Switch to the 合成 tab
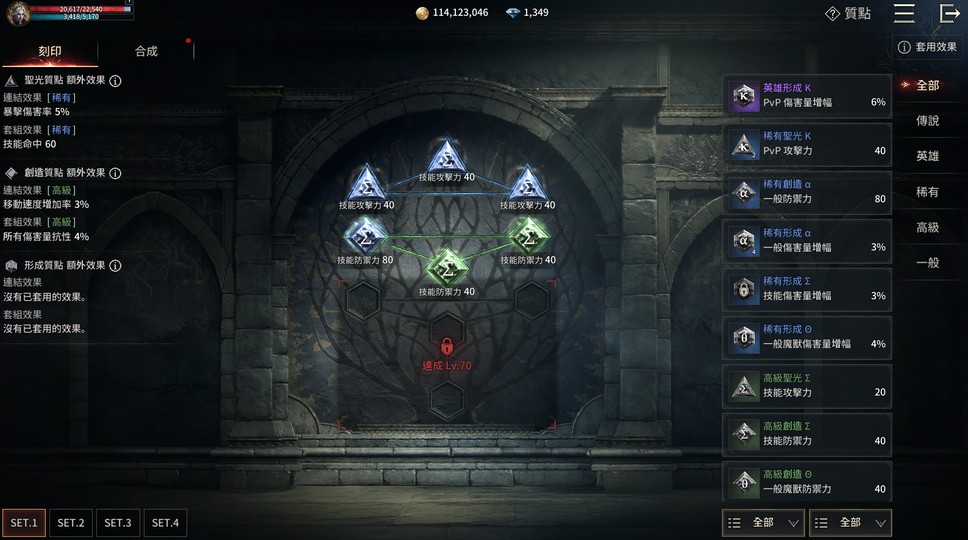 [x=146, y=51]
